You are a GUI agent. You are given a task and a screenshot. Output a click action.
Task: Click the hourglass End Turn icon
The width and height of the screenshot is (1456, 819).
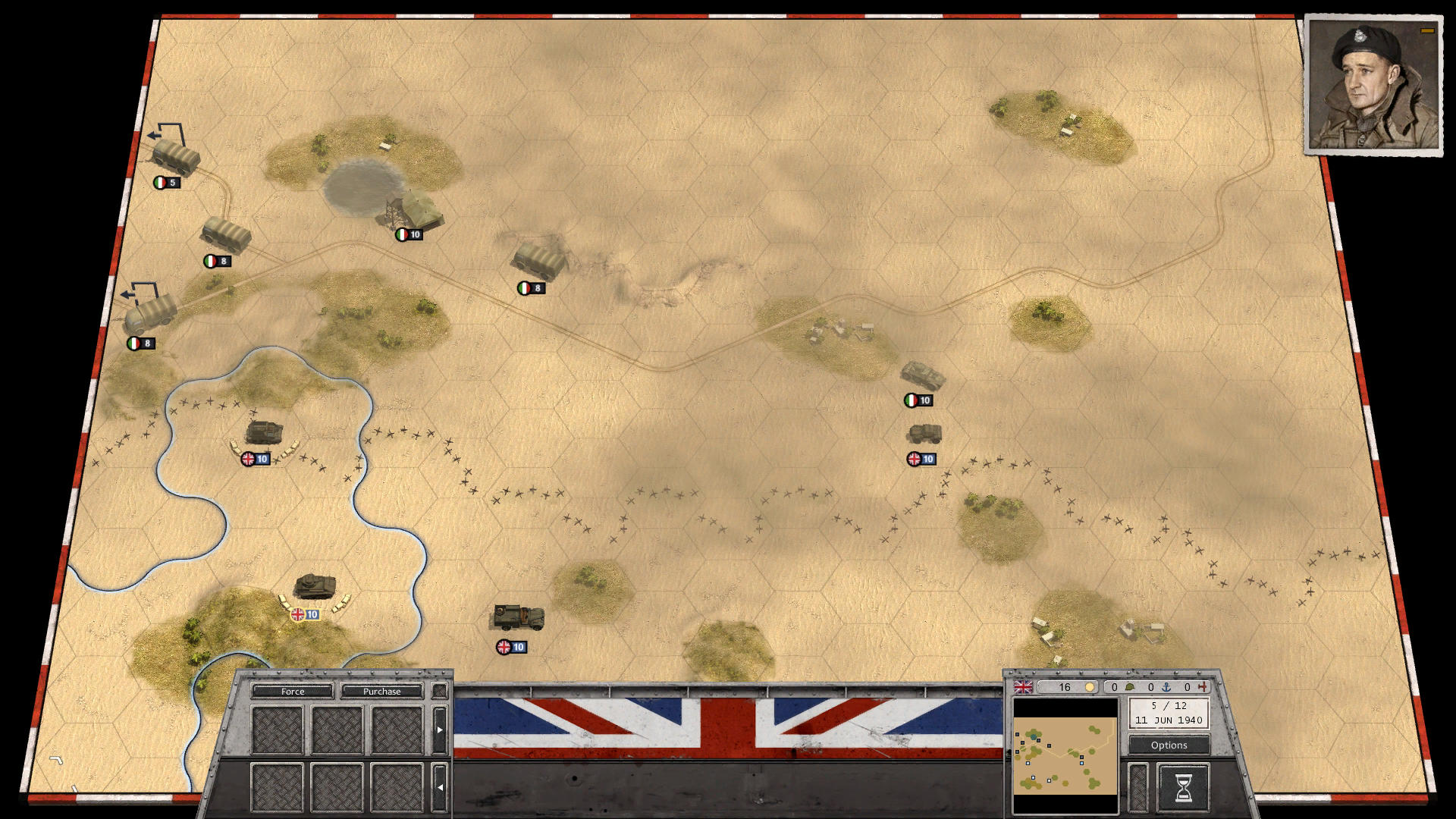[x=1185, y=786]
